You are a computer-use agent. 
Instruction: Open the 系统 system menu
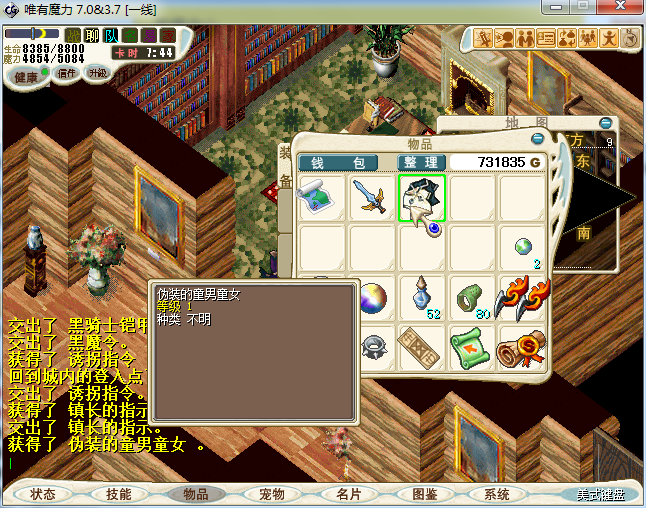click(497, 494)
